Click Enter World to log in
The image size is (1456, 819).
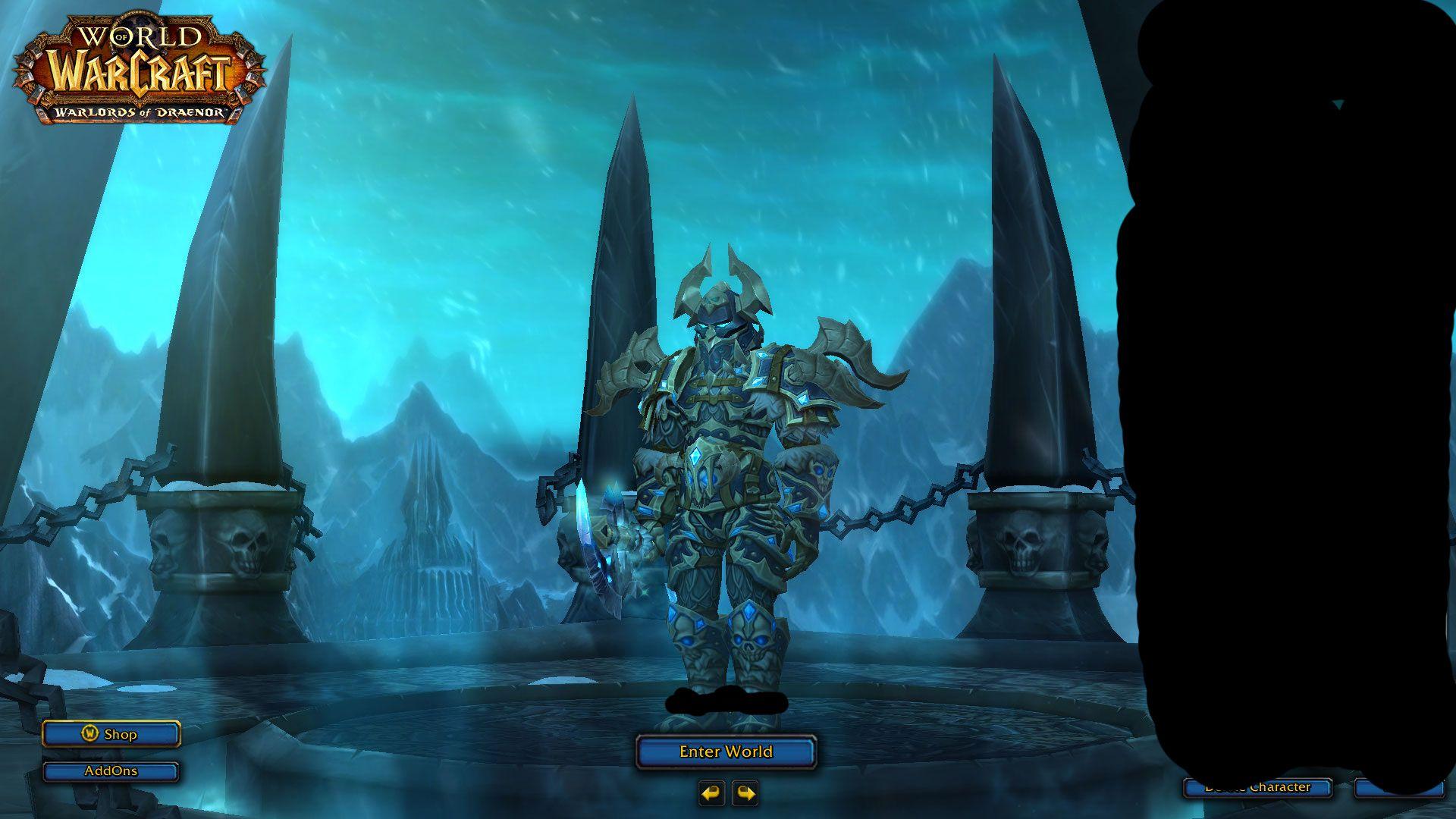click(725, 752)
